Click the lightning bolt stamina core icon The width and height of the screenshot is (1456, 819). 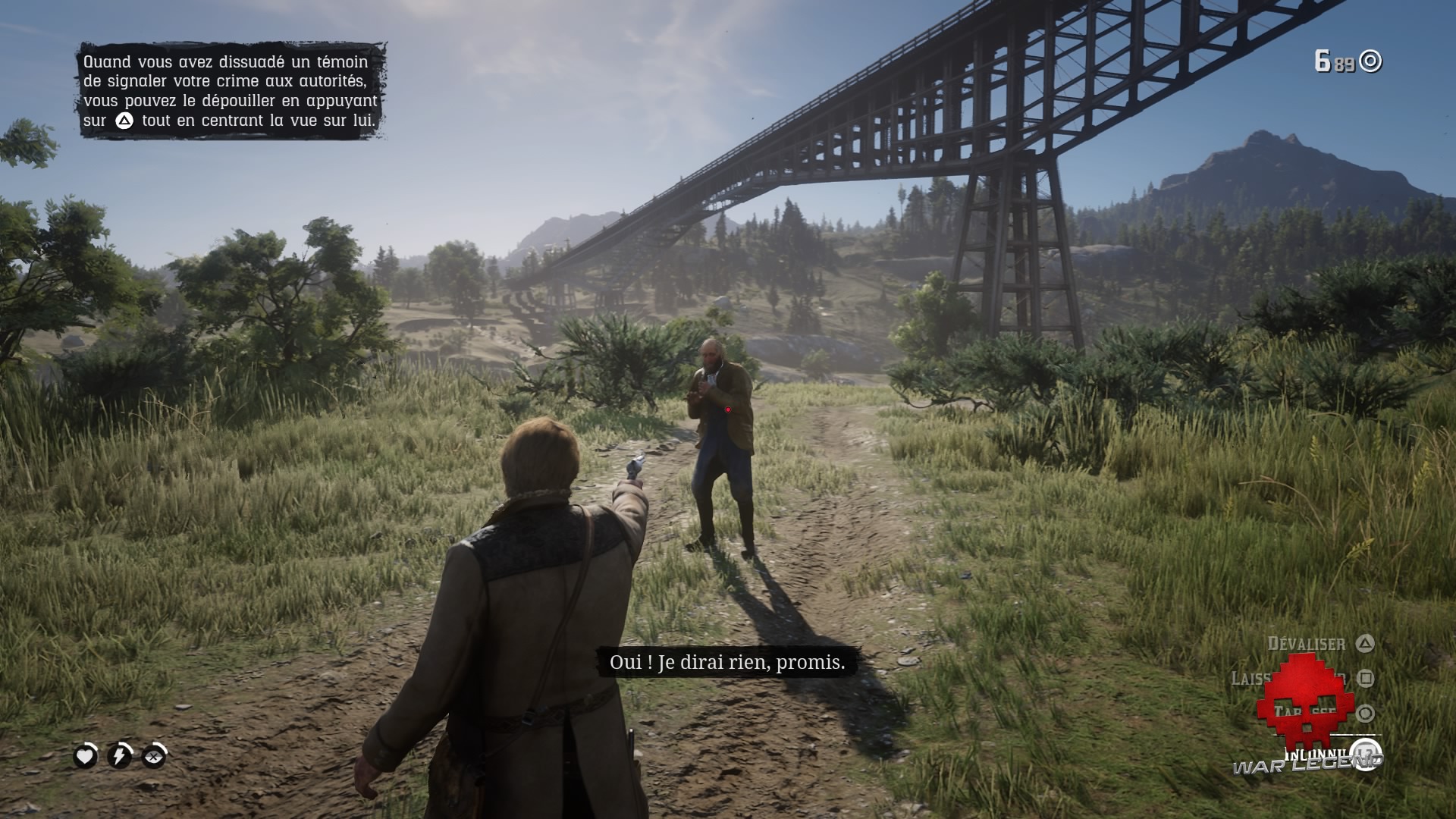pos(120,756)
